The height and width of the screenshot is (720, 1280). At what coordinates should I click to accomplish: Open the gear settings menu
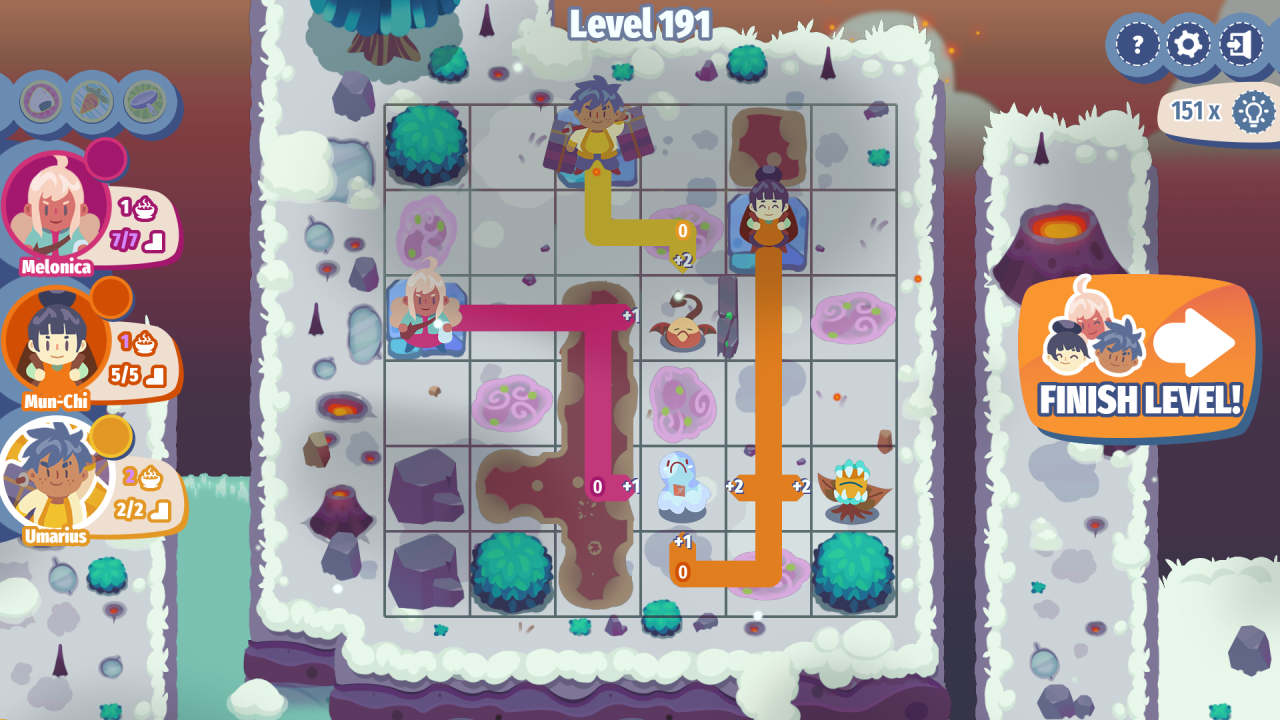(x=1189, y=44)
